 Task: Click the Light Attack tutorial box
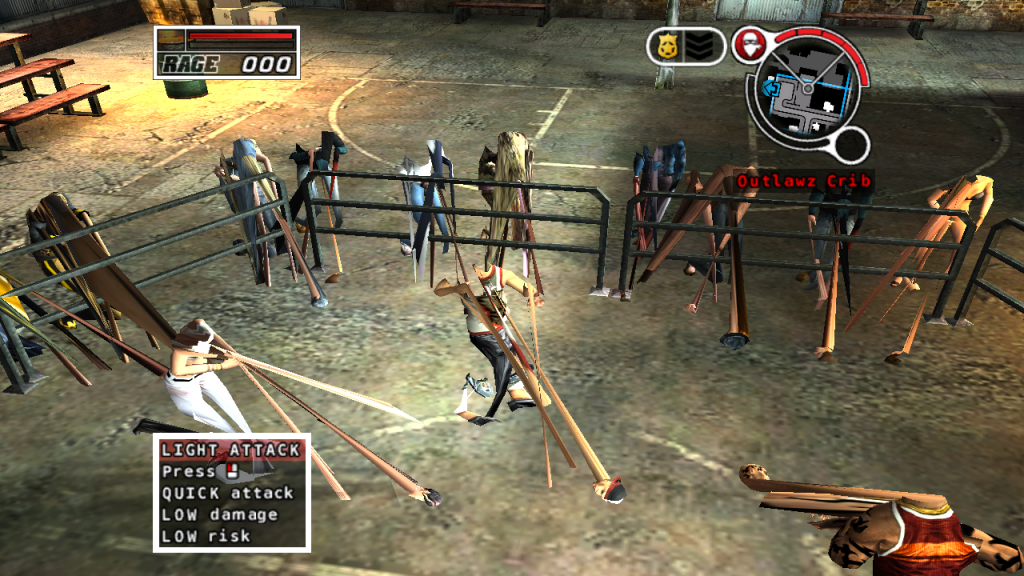pyautogui.click(x=231, y=491)
